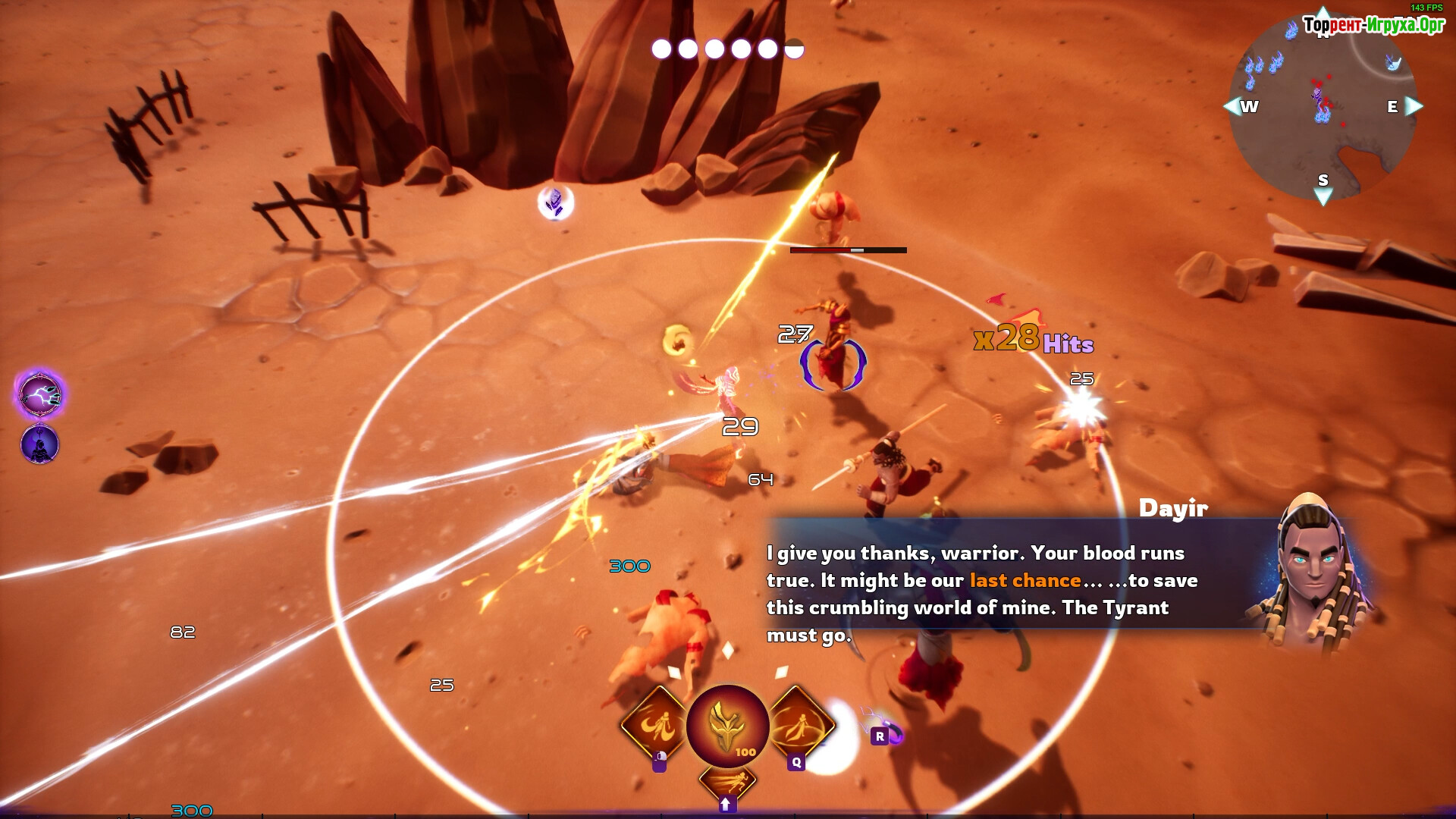1456x819 pixels.
Task: Click the Торрент-Игруха.Орг watermark overlay
Action: (x=1373, y=25)
